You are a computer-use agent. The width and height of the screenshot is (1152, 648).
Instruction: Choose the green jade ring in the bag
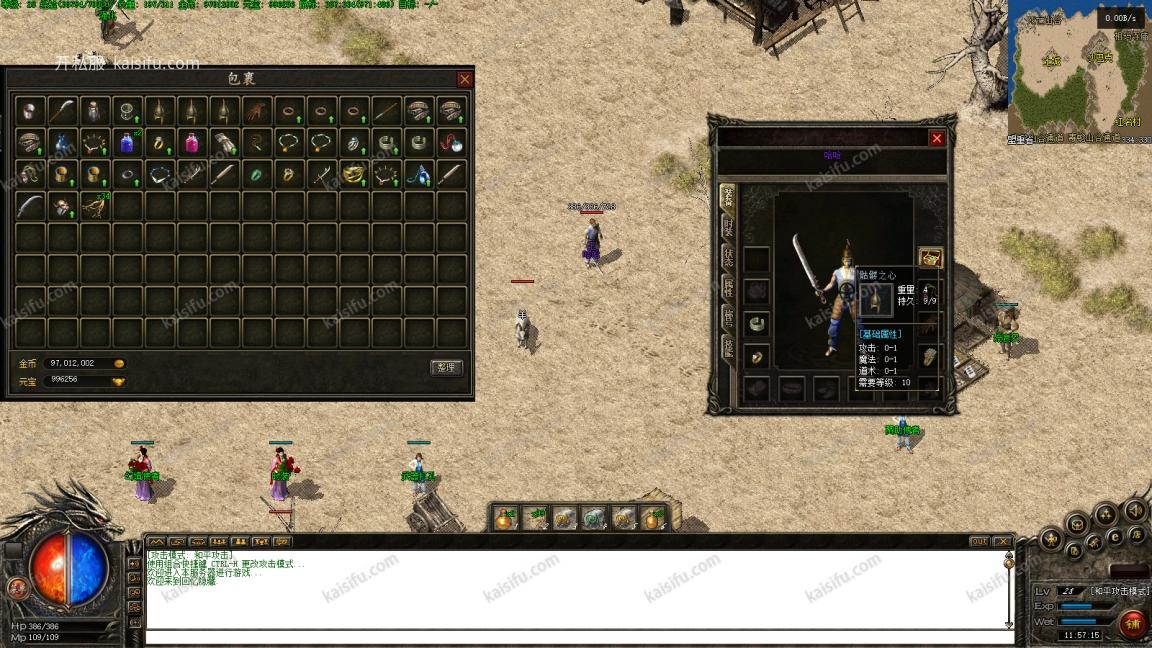[256, 175]
